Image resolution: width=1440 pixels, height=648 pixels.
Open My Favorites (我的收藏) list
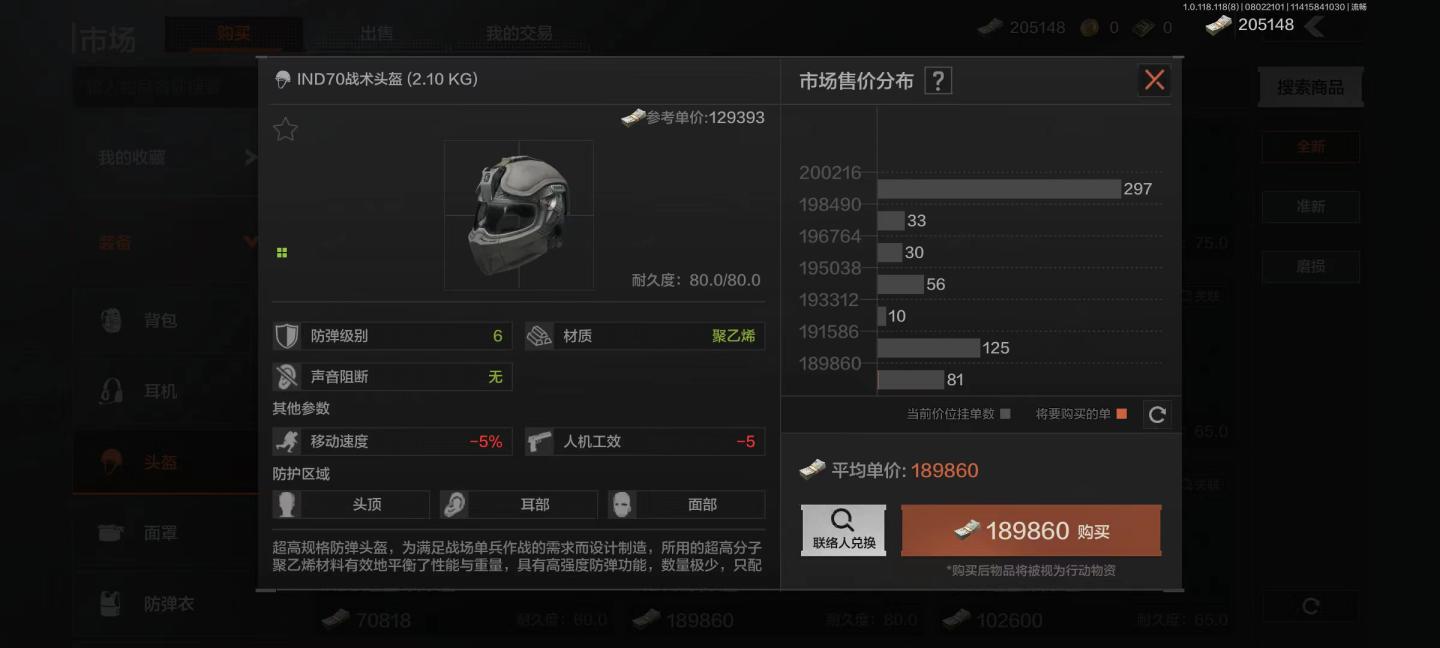(x=132, y=157)
